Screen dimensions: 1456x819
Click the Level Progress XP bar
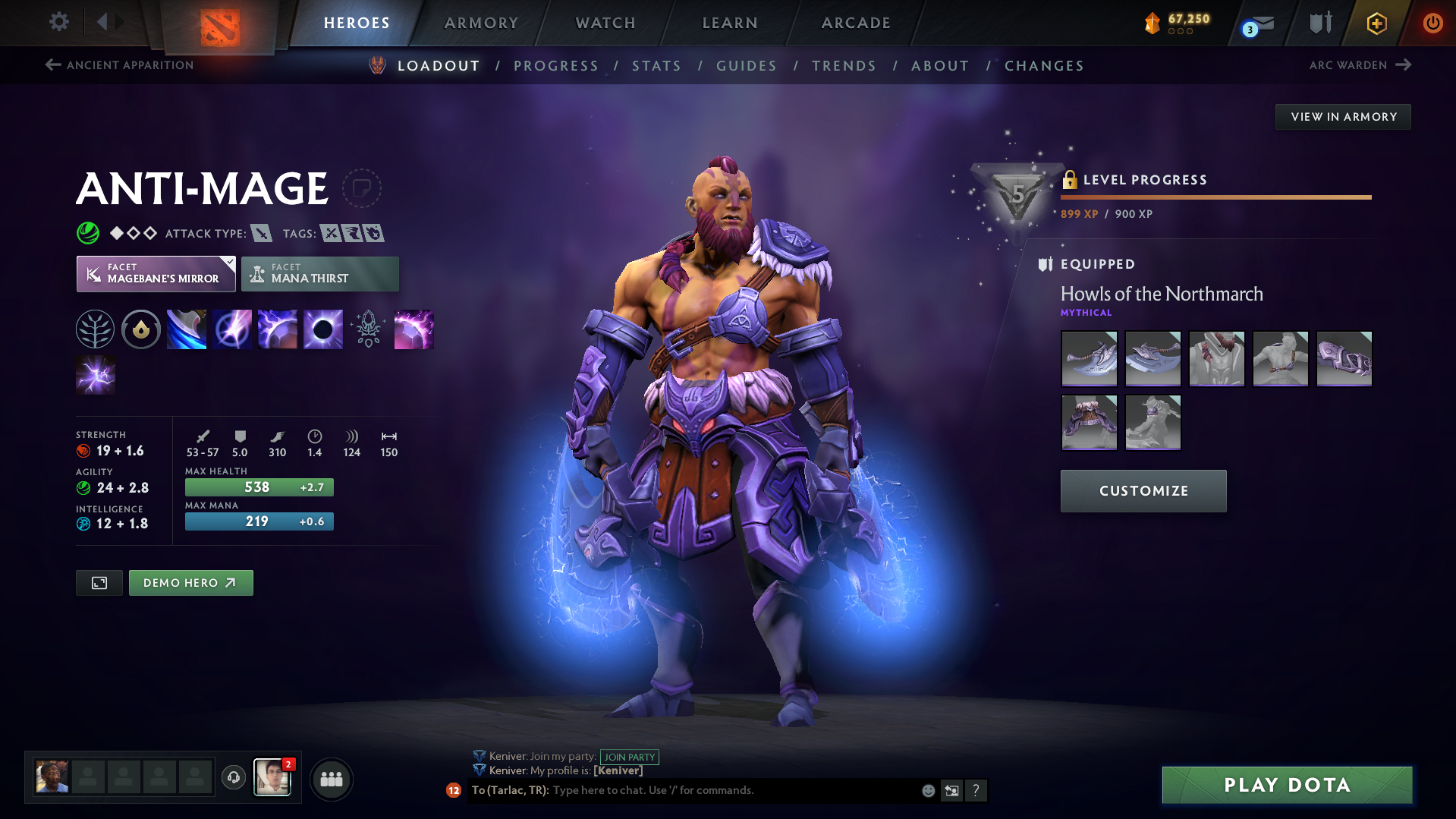click(1214, 196)
